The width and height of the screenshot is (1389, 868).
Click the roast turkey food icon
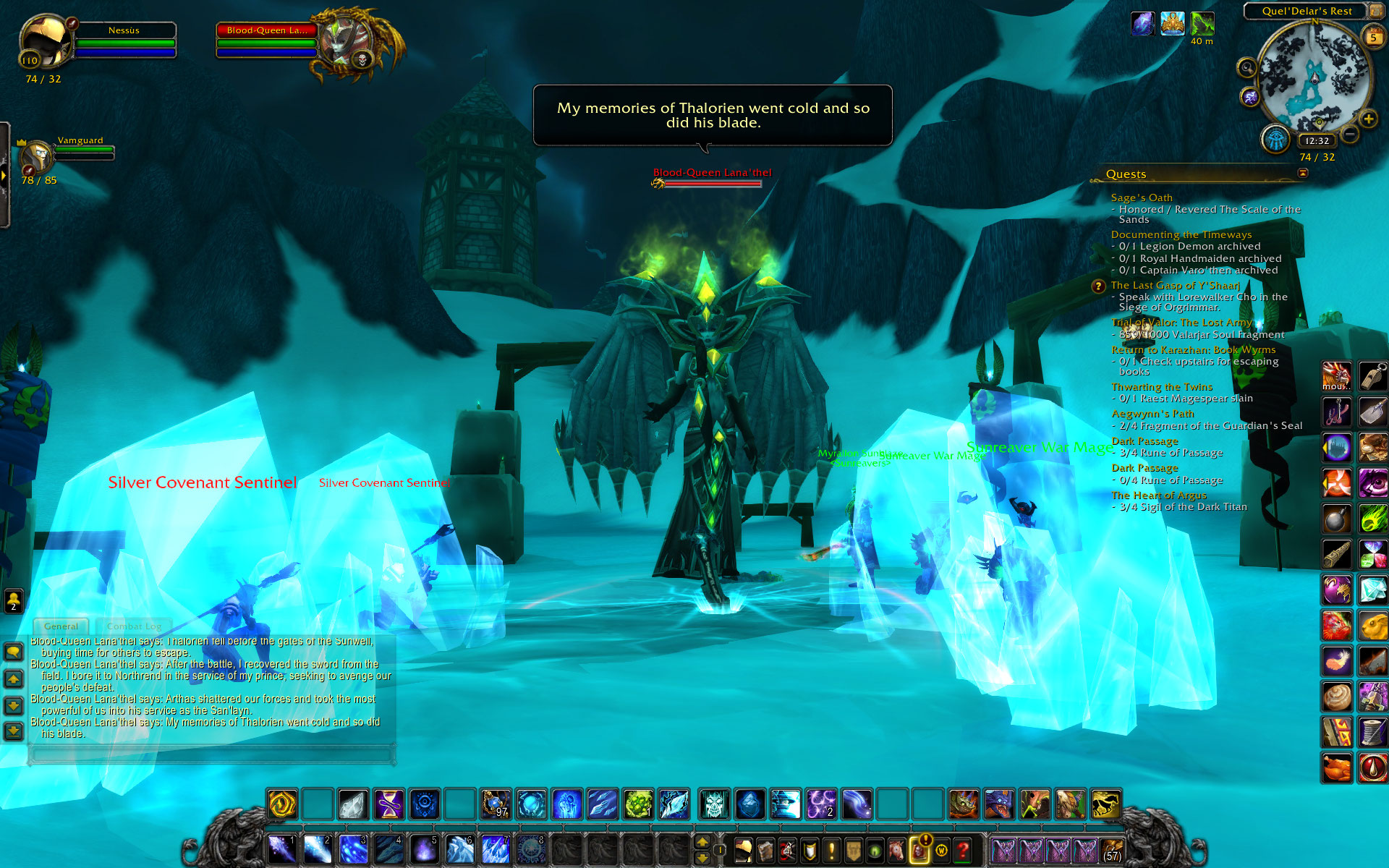pyautogui.click(x=1336, y=767)
